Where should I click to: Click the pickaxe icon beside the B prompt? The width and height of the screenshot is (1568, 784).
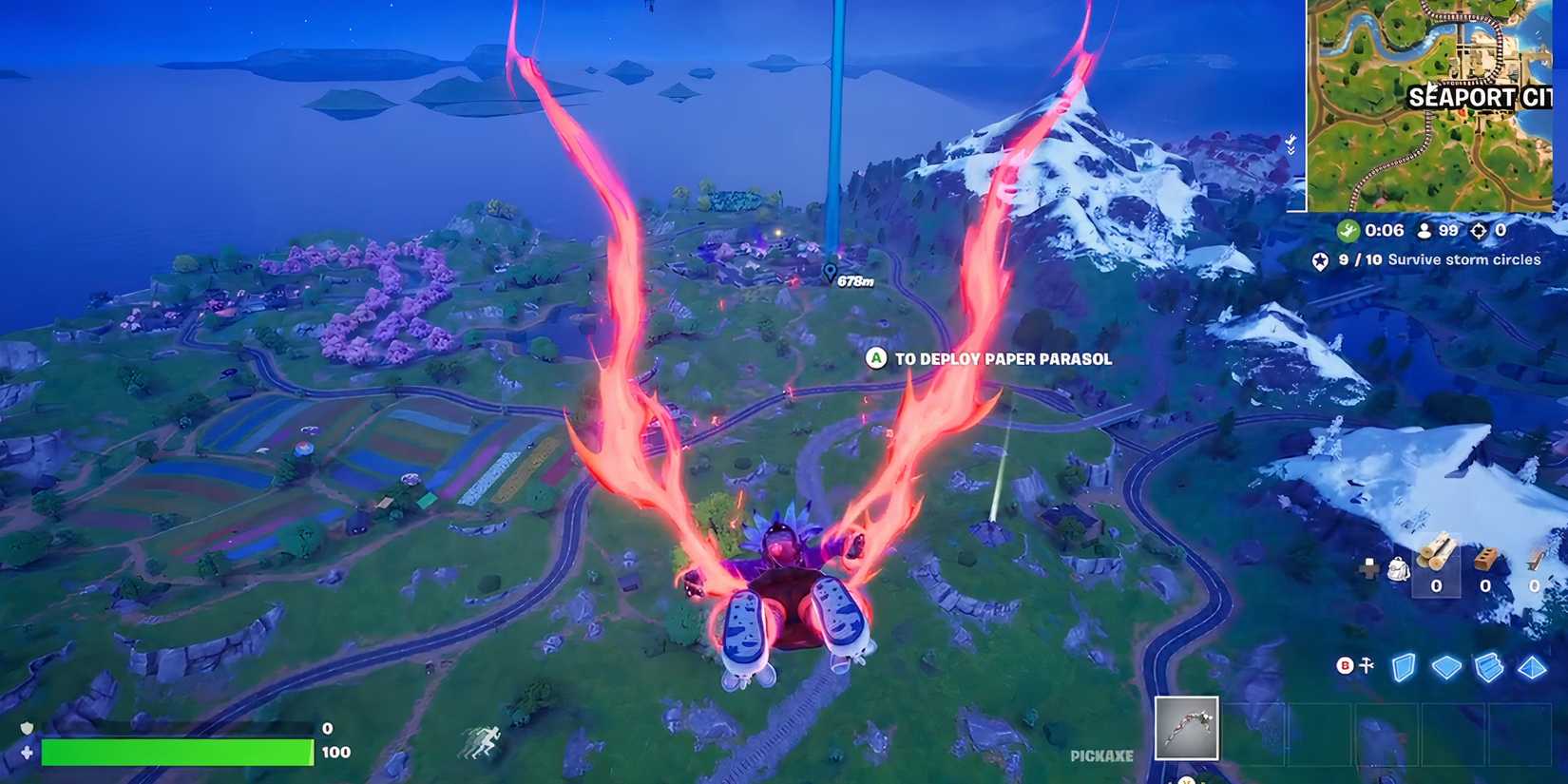pos(1366,665)
